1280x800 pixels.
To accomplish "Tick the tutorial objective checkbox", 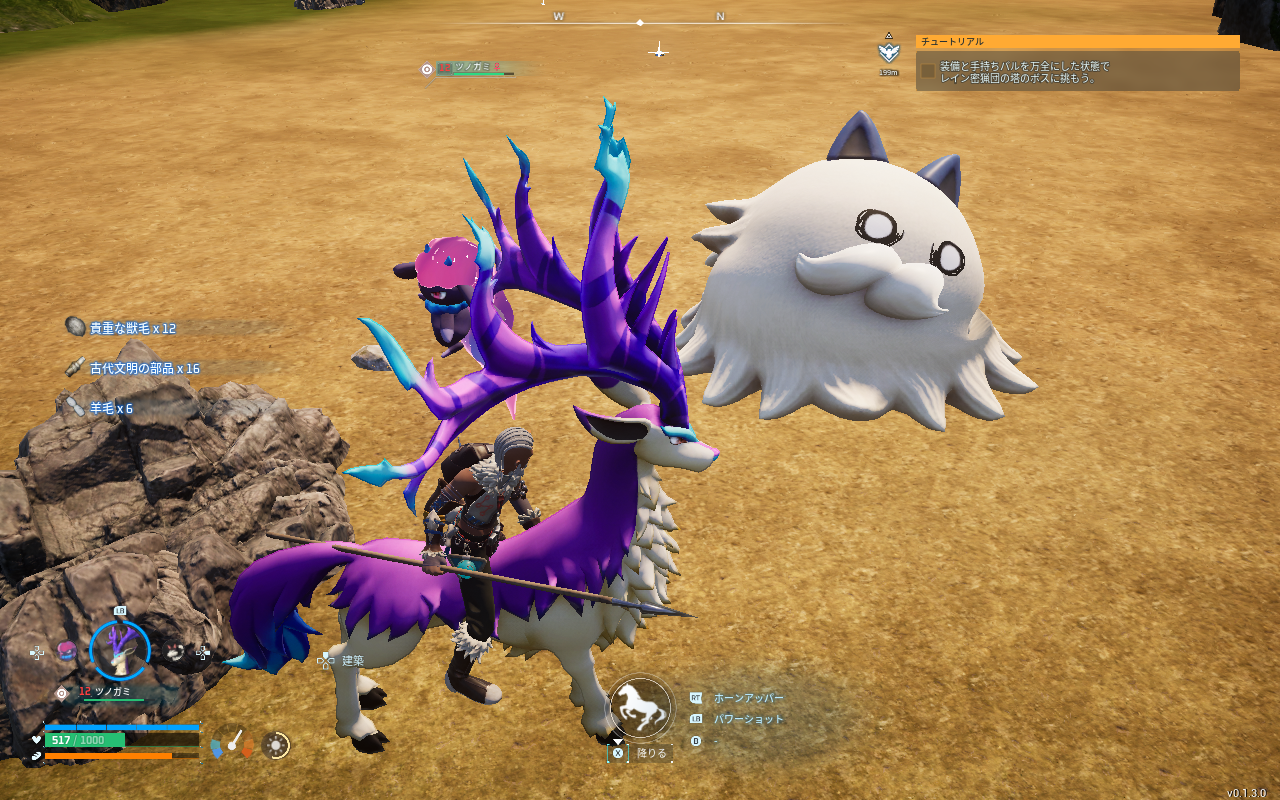I will point(928,71).
